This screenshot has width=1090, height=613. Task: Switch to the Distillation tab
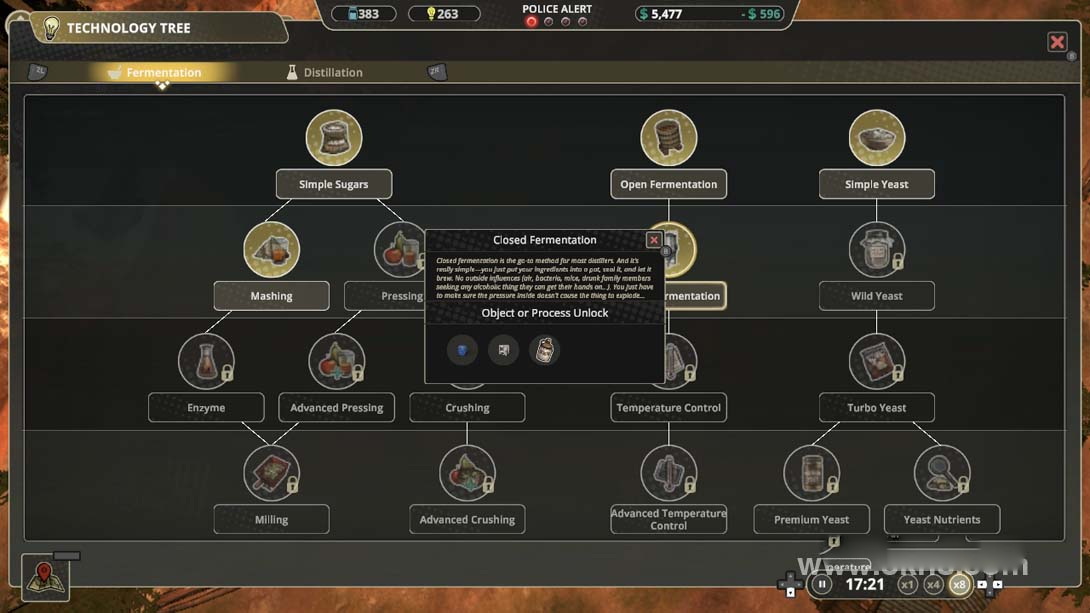click(324, 72)
